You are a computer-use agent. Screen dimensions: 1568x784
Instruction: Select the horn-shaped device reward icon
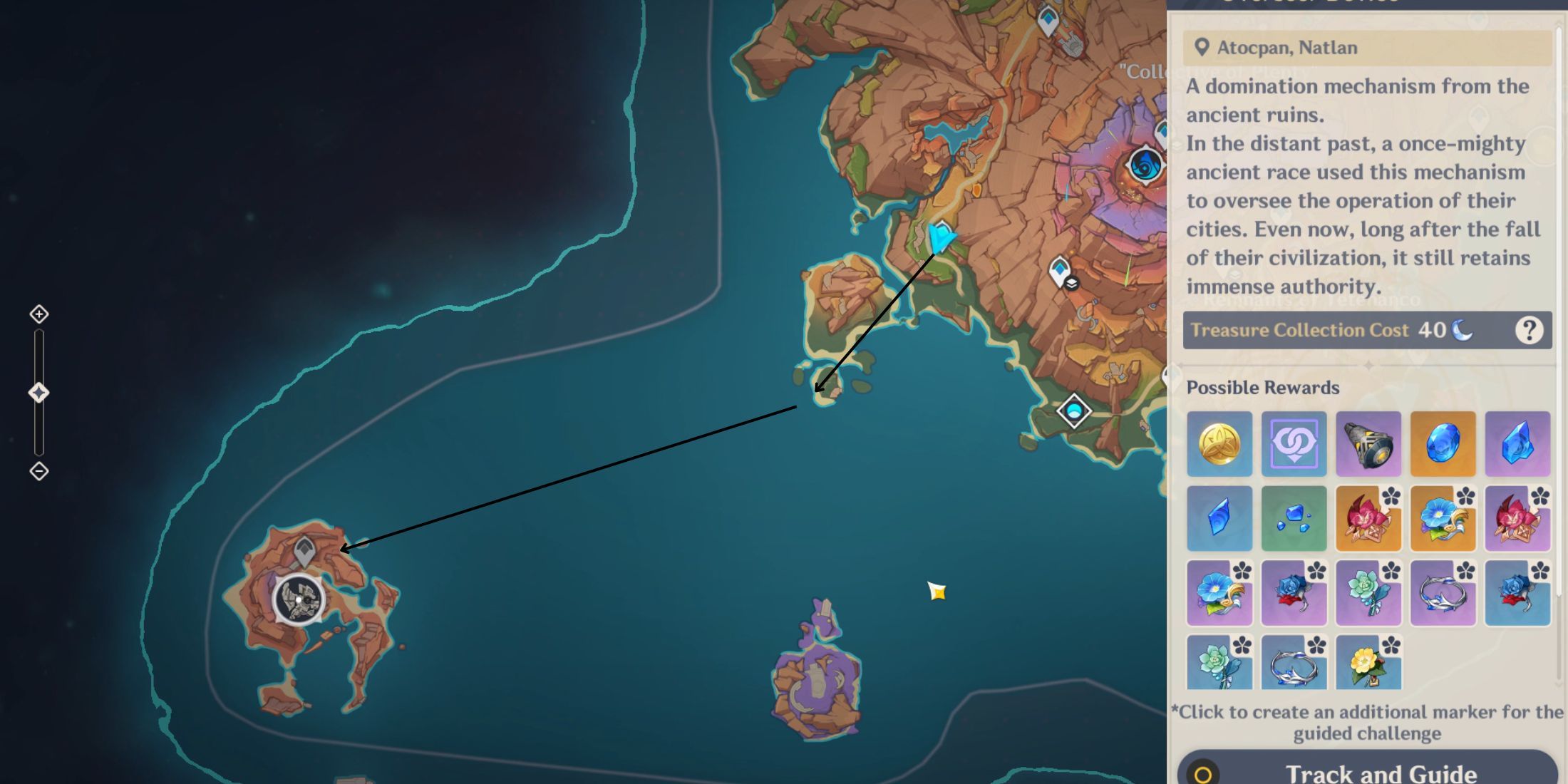pos(1368,444)
